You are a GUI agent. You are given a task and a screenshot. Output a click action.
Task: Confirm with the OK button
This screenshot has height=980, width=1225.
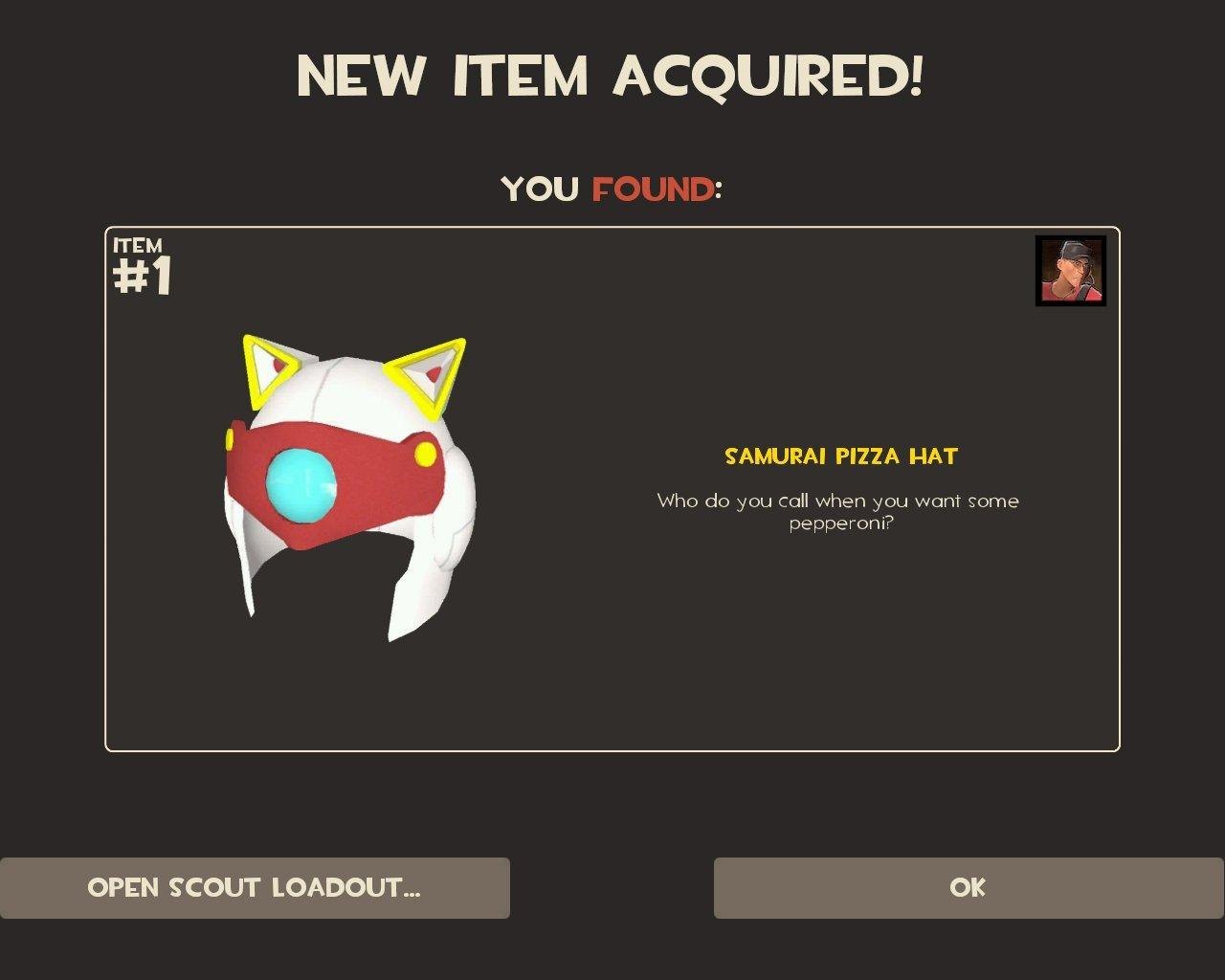click(969, 888)
